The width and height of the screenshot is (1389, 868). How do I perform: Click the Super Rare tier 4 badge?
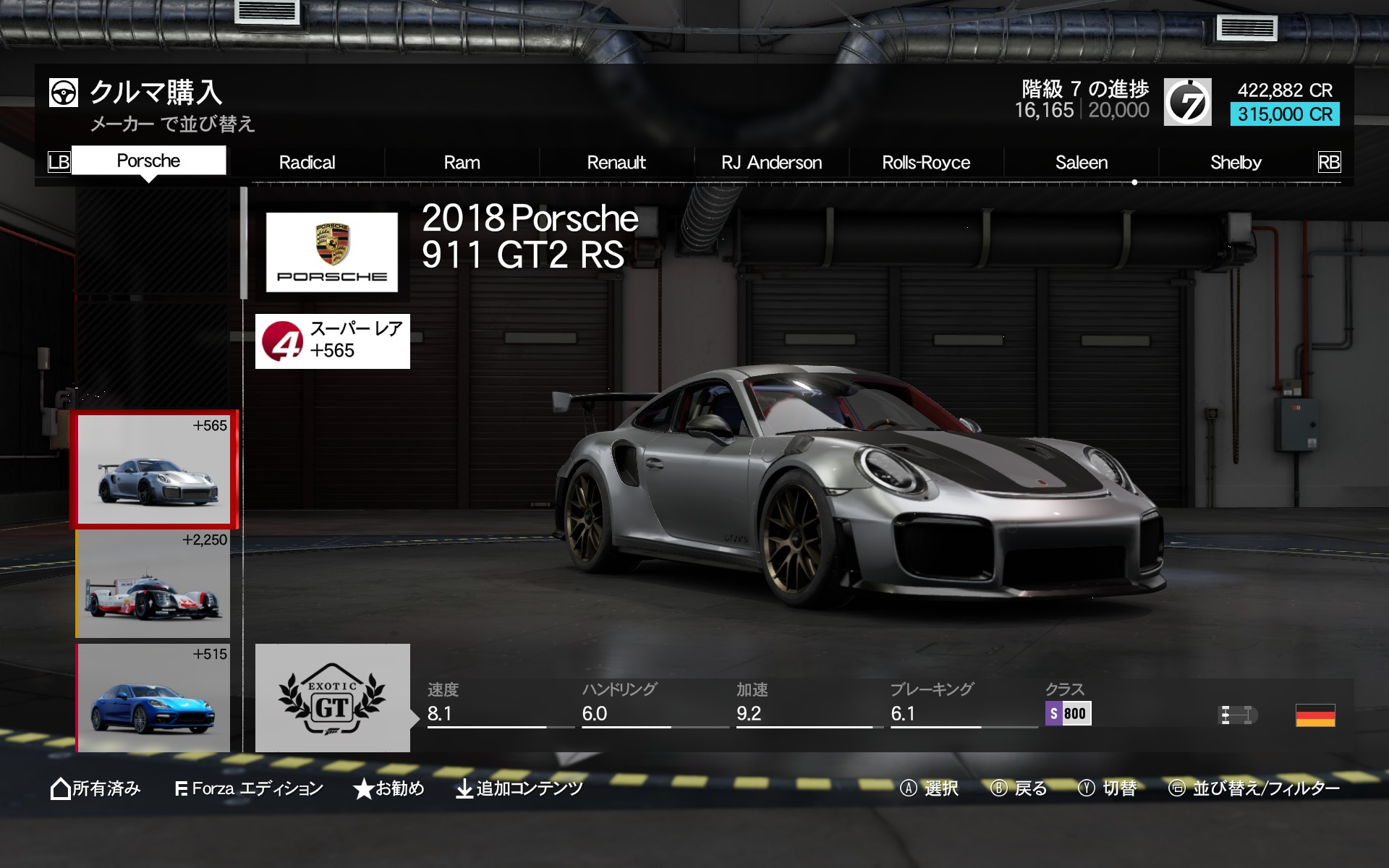[x=332, y=341]
